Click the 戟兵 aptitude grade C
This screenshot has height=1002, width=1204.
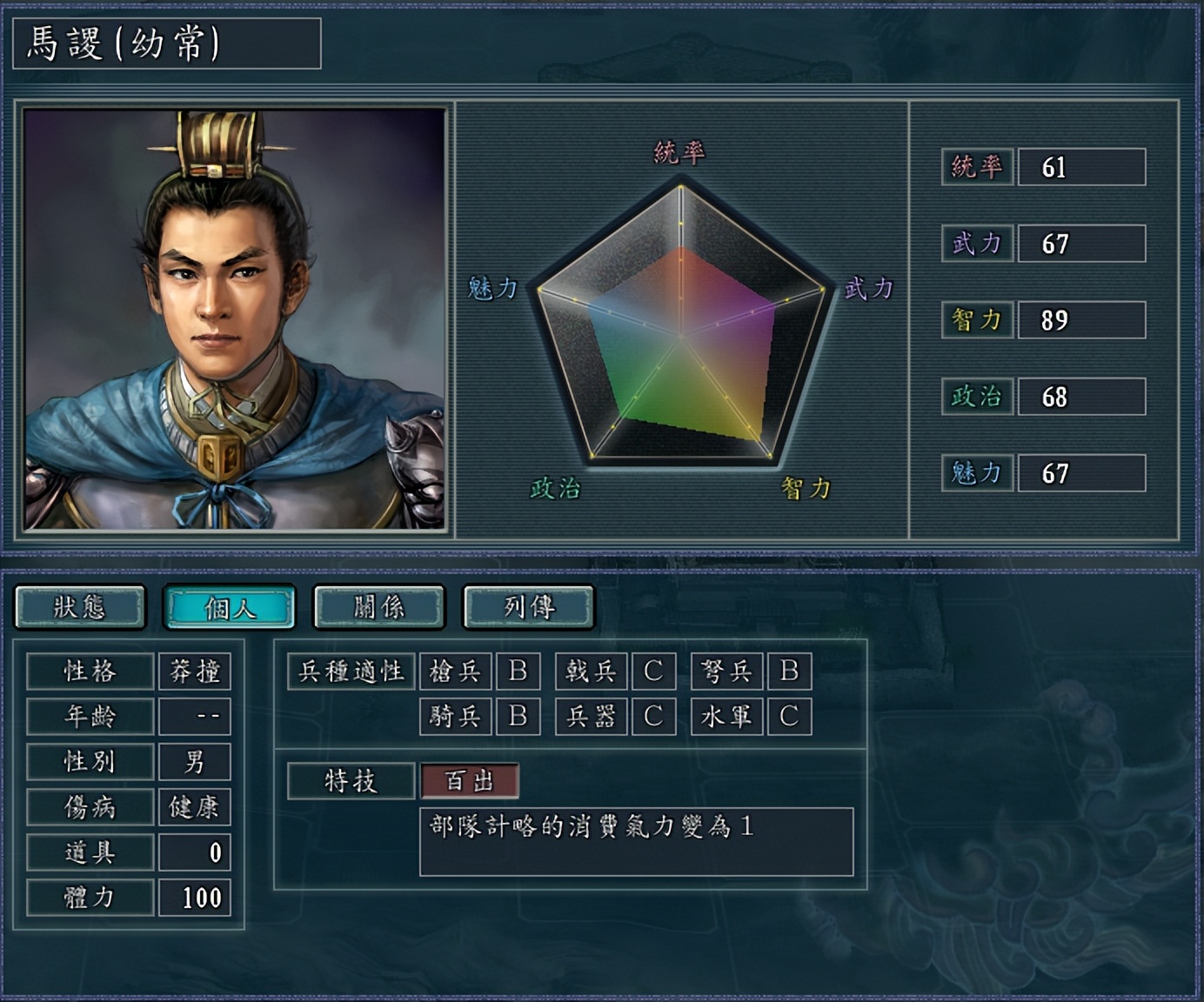coord(654,671)
